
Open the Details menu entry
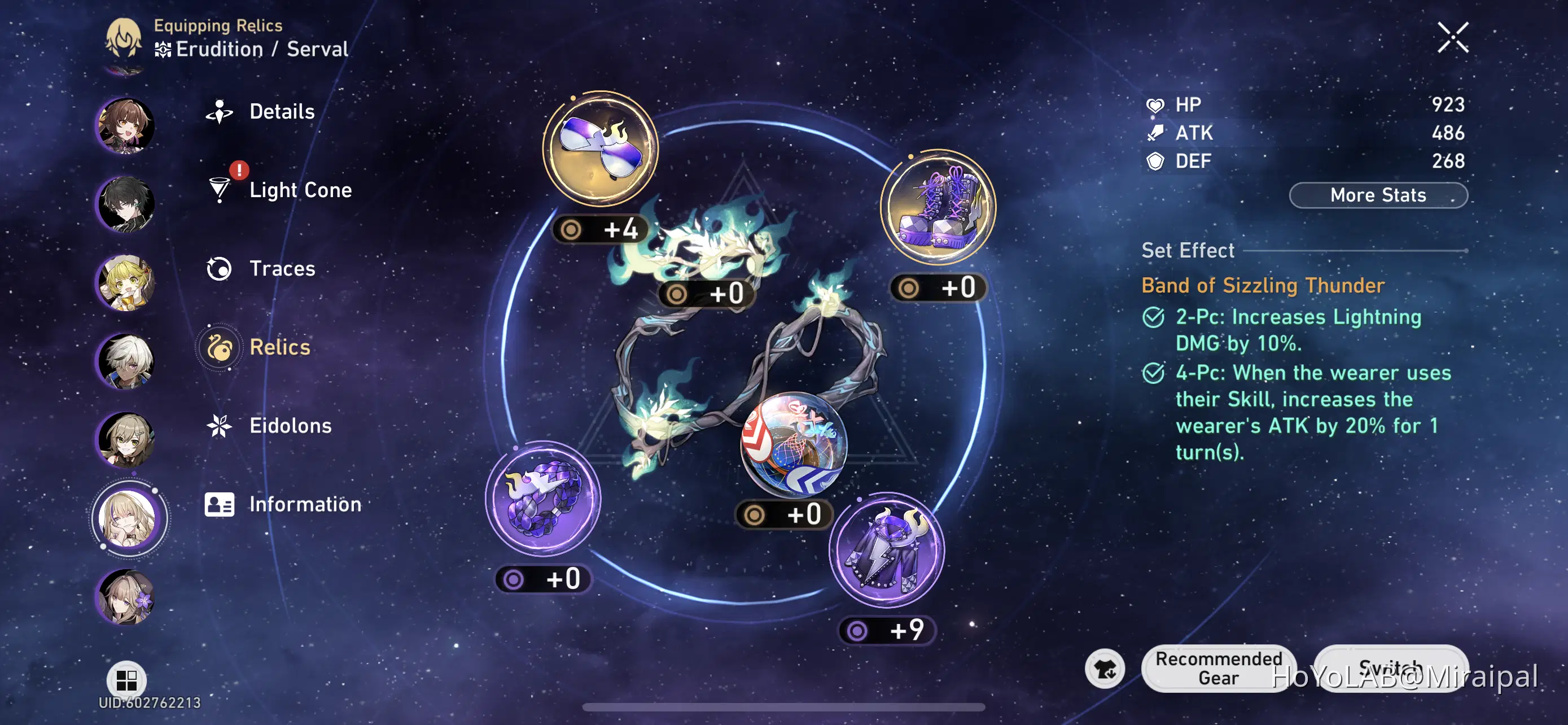coord(281,112)
